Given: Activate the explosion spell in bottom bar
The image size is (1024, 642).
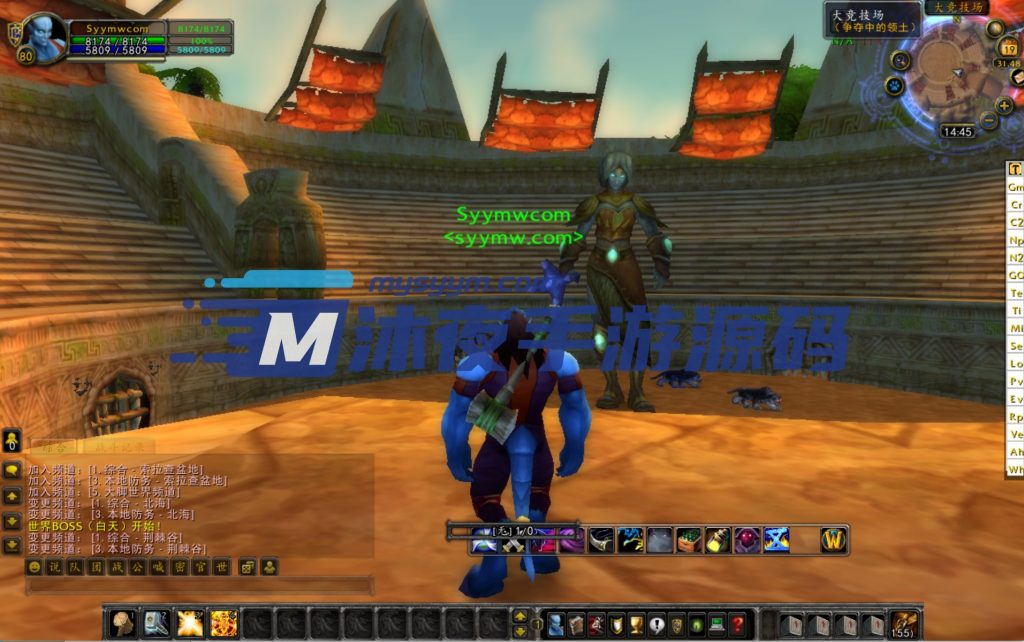Looking at the screenshot, I should point(190,624).
